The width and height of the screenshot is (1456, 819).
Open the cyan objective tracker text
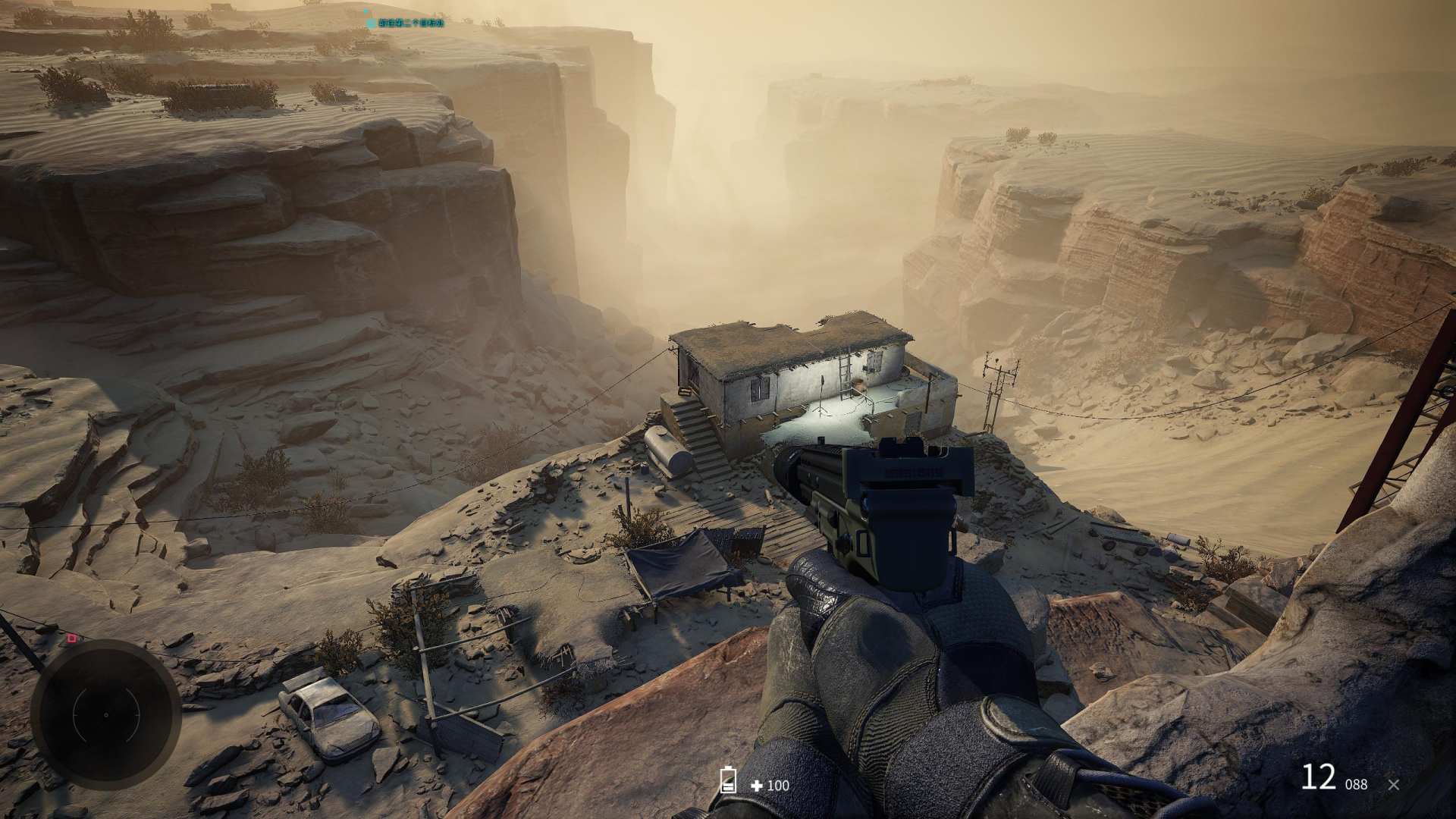[408, 24]
